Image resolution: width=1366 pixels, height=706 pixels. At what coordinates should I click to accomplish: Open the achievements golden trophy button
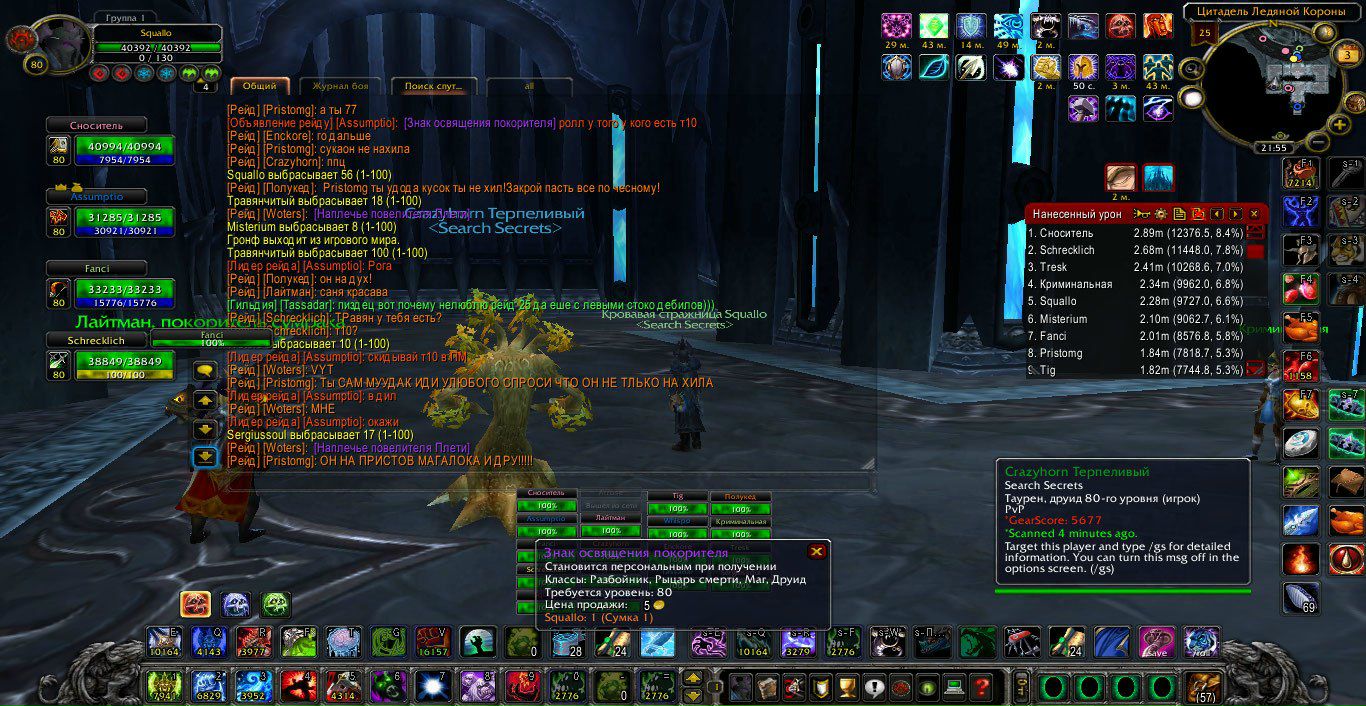(847, 687)
